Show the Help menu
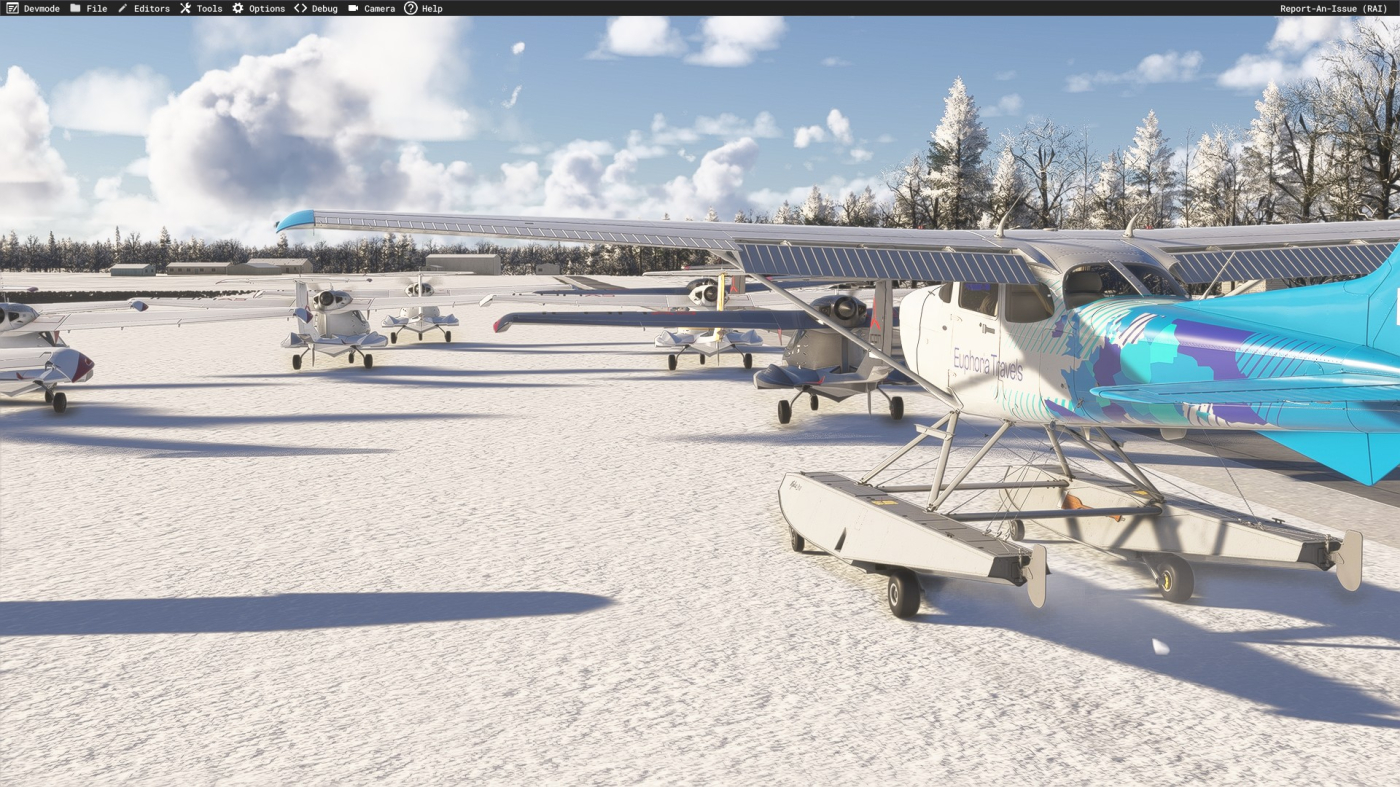Viewport: 1400px width, 787px height. tap(423, 8)
